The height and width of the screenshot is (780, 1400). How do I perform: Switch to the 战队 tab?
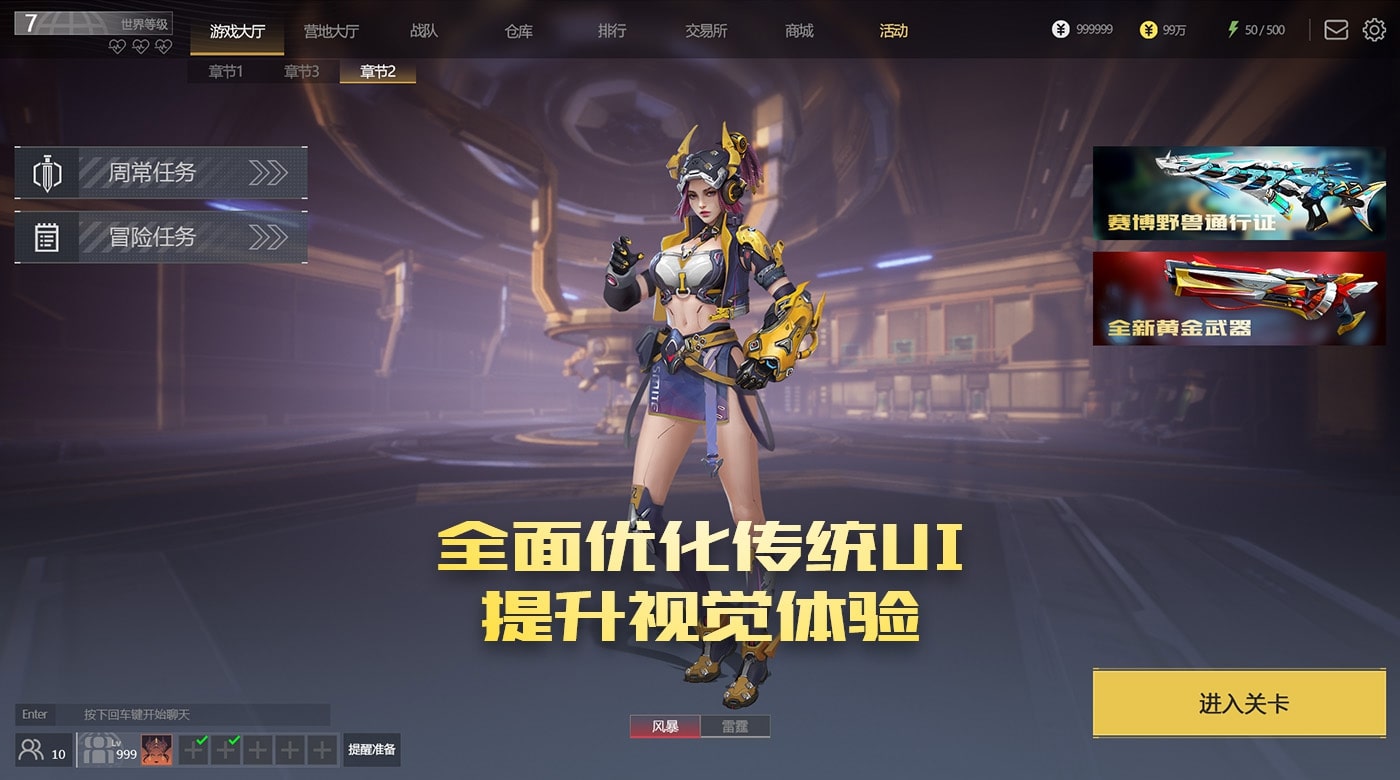424,31
